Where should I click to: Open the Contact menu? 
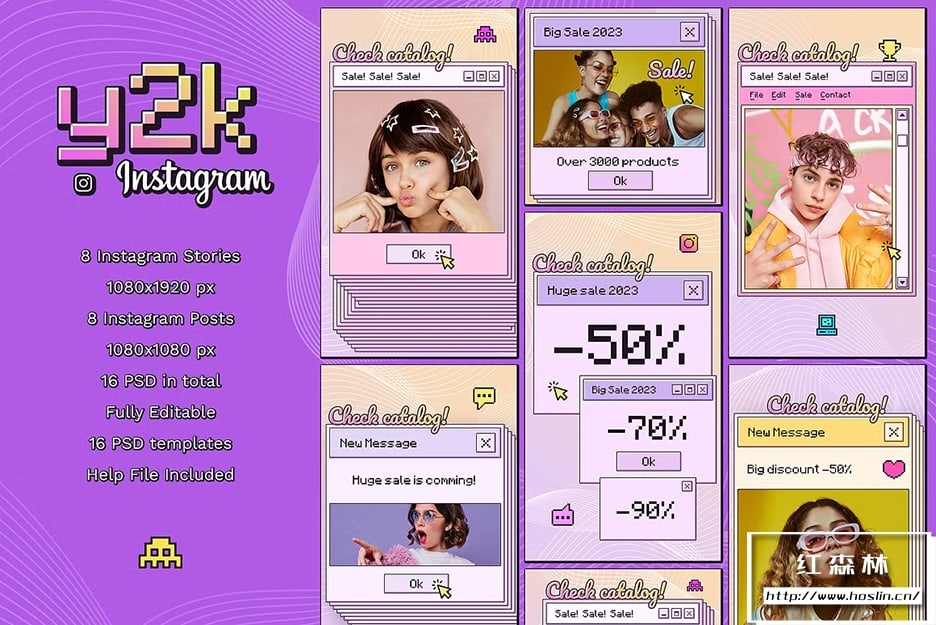[835, 95]
